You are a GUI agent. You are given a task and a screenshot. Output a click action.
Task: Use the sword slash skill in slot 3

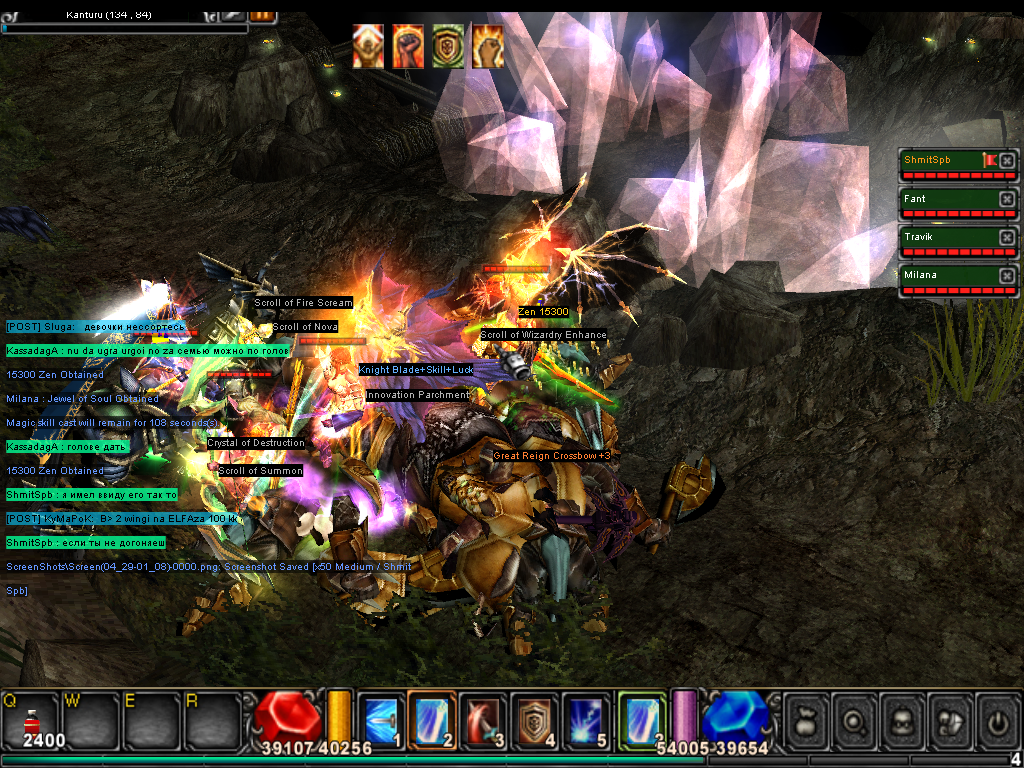(484, 719)
